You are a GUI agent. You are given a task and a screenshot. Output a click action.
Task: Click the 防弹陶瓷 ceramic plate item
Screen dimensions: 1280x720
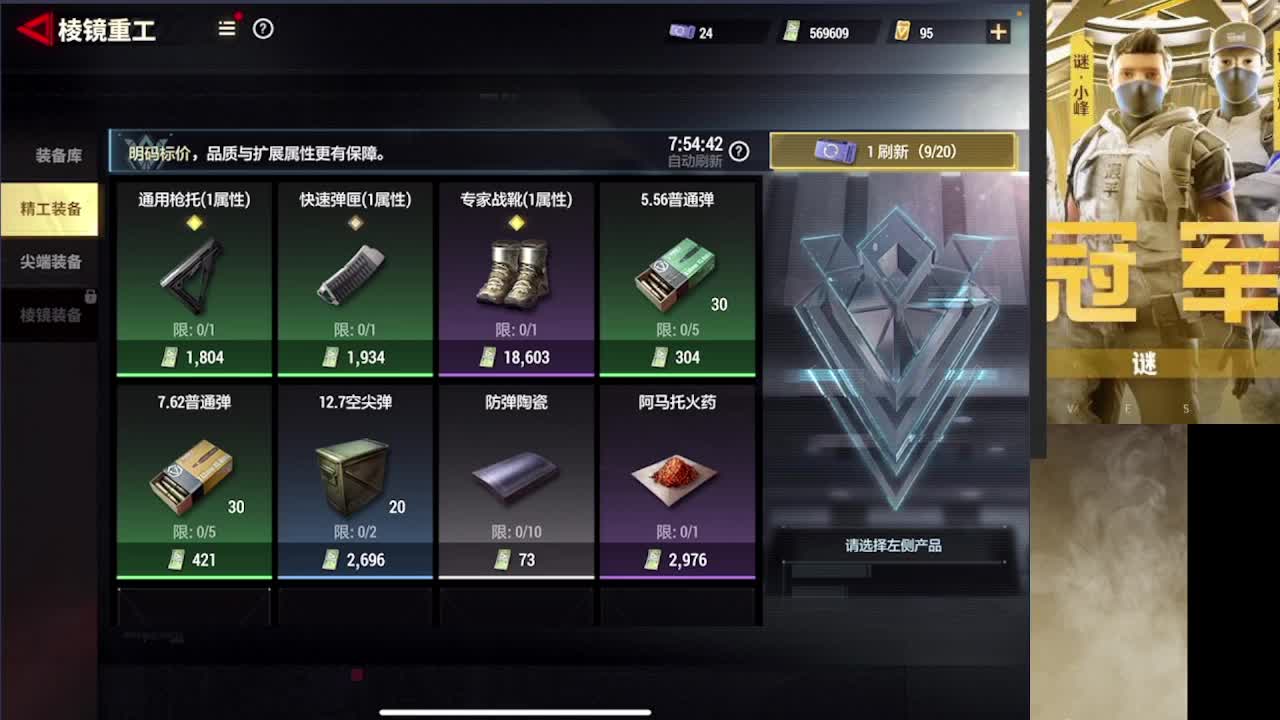click(x=517, y=480)
